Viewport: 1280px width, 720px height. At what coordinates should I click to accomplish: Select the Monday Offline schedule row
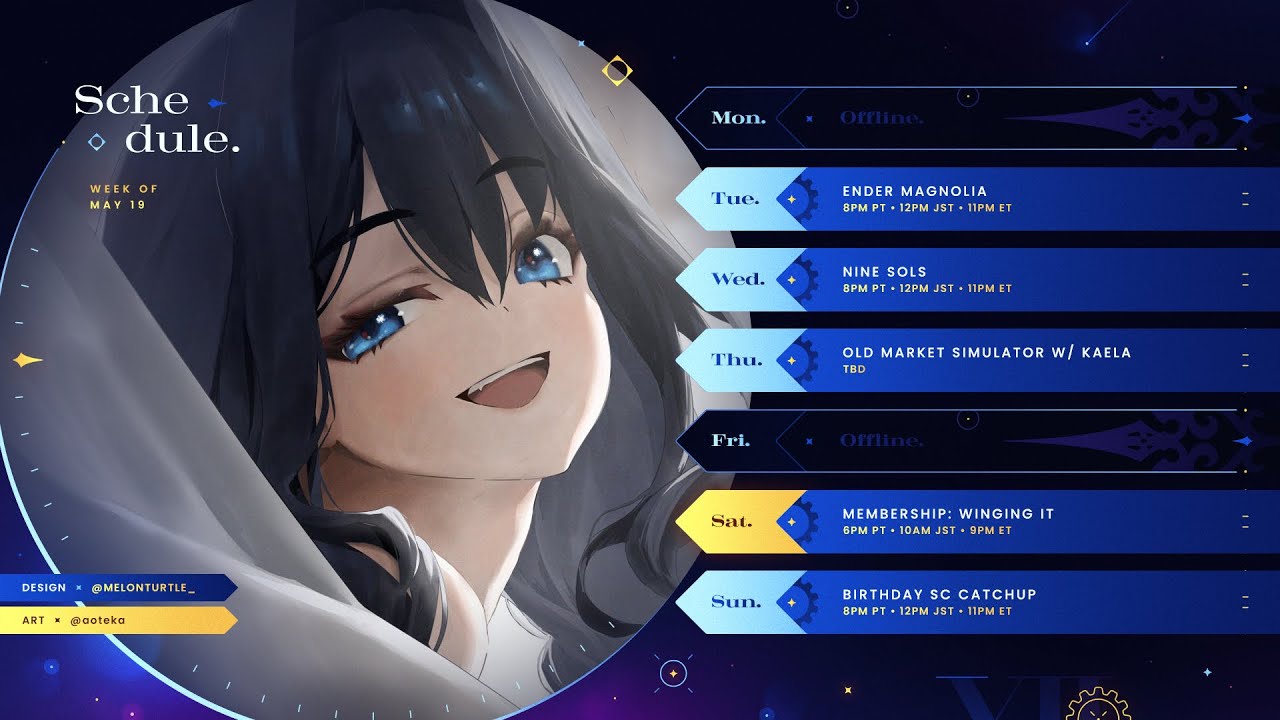coord(960,118)
